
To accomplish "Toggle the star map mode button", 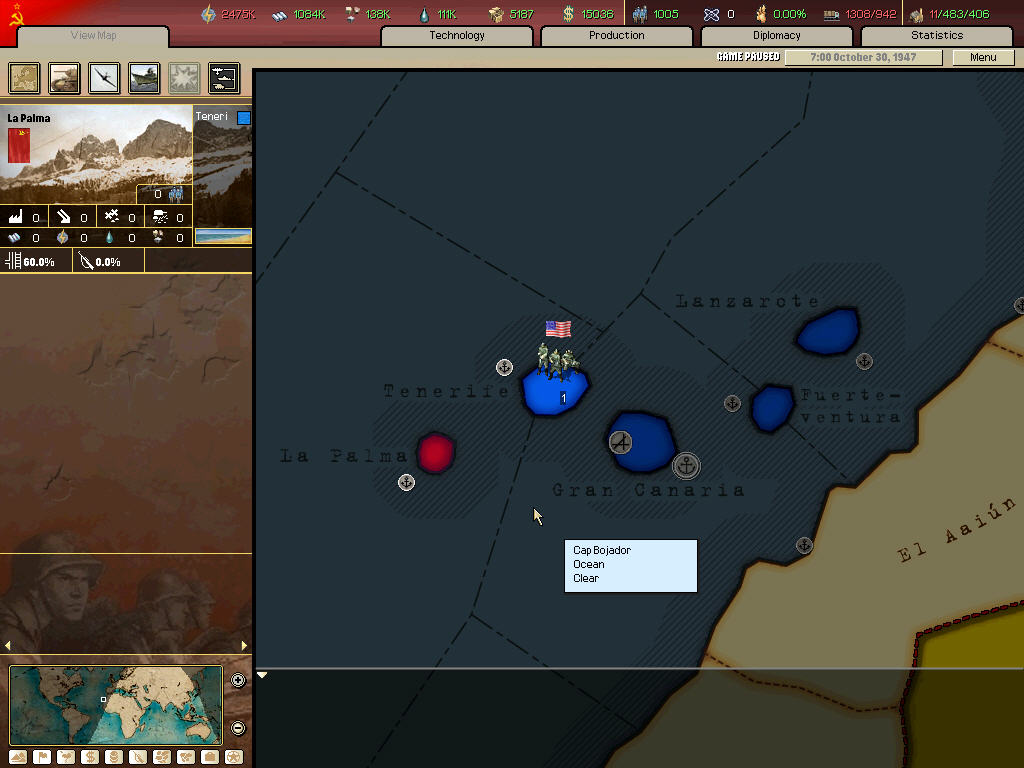I will [x=234, y=757].
